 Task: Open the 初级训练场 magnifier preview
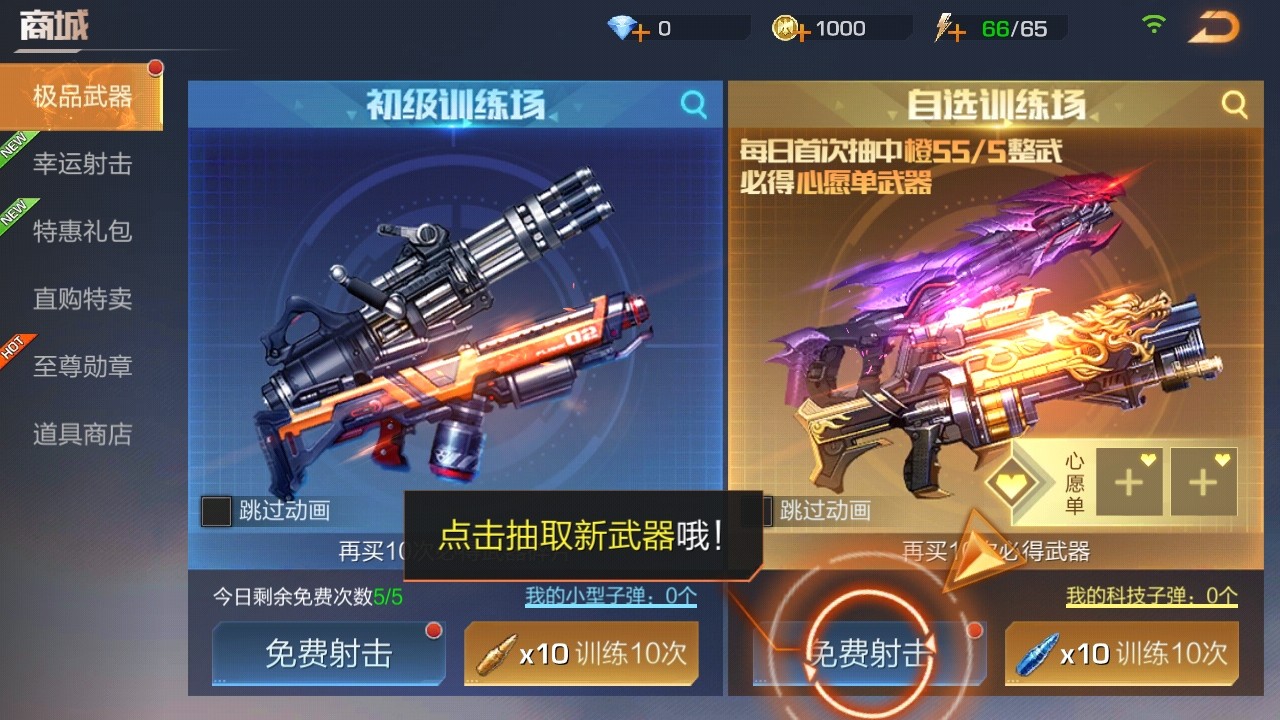coord(693,104)
